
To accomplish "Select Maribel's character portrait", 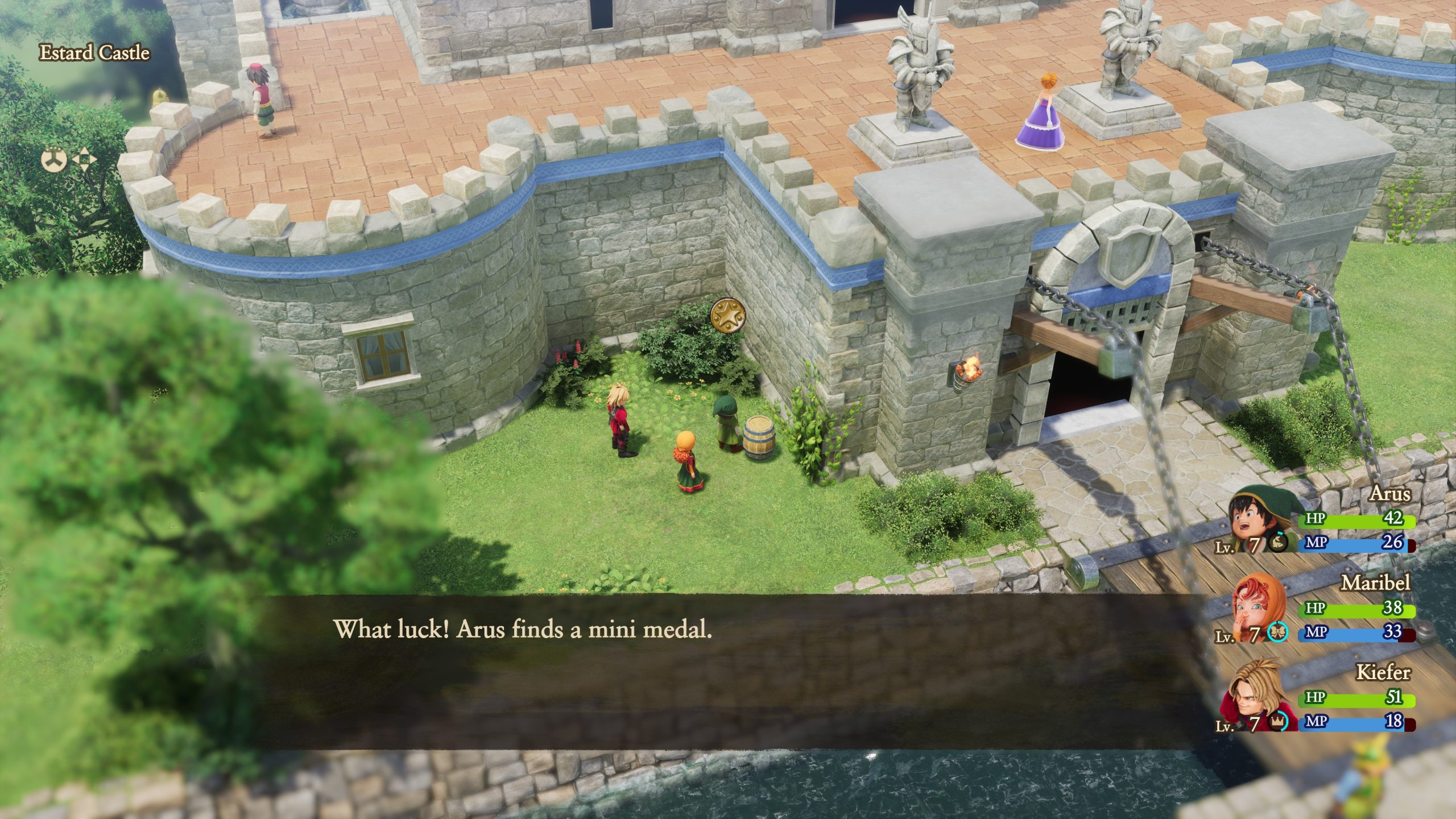I will pos(1256,601).
